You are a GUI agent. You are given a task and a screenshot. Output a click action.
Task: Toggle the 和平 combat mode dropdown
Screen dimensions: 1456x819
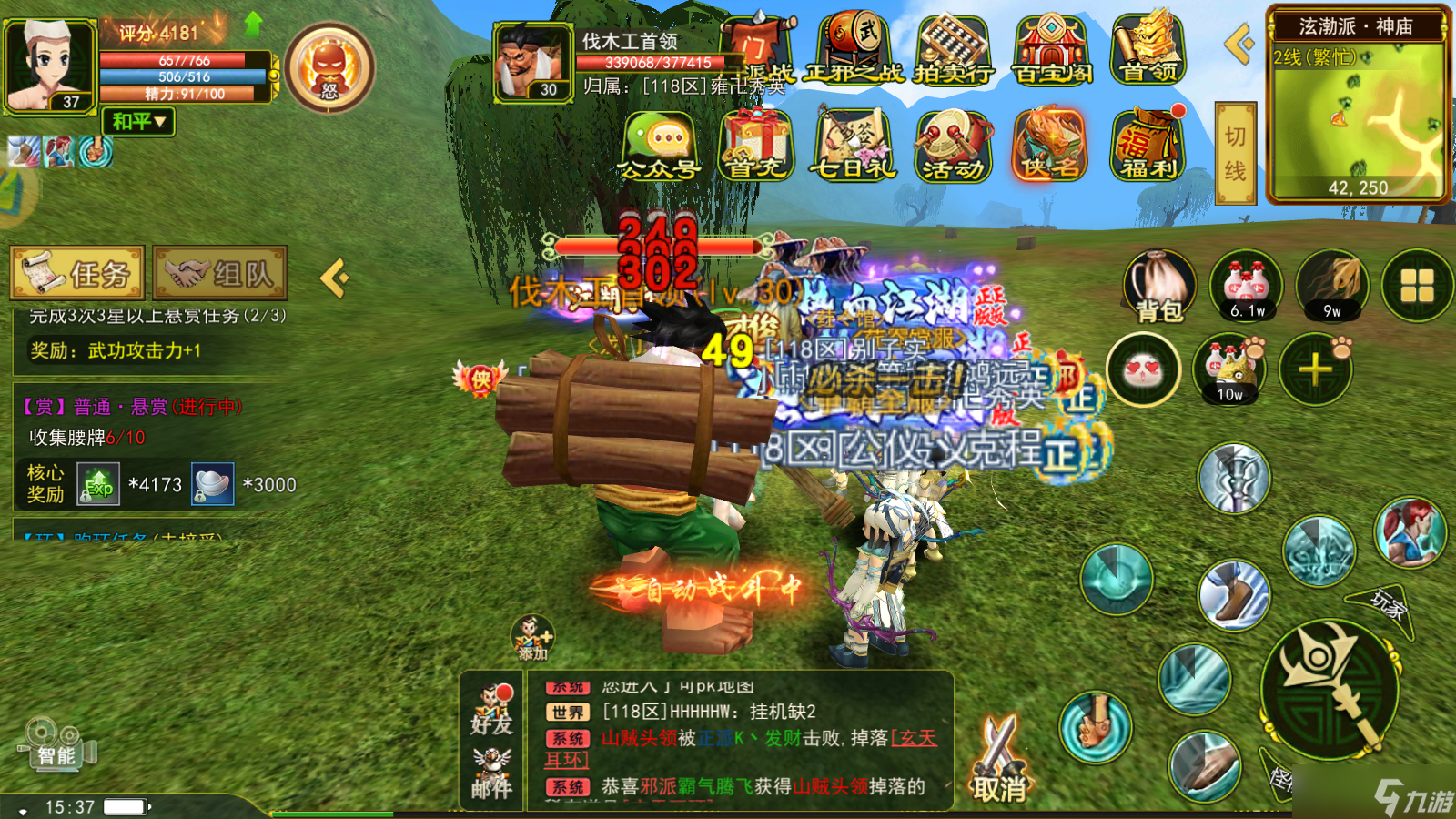tap(138, 121)
